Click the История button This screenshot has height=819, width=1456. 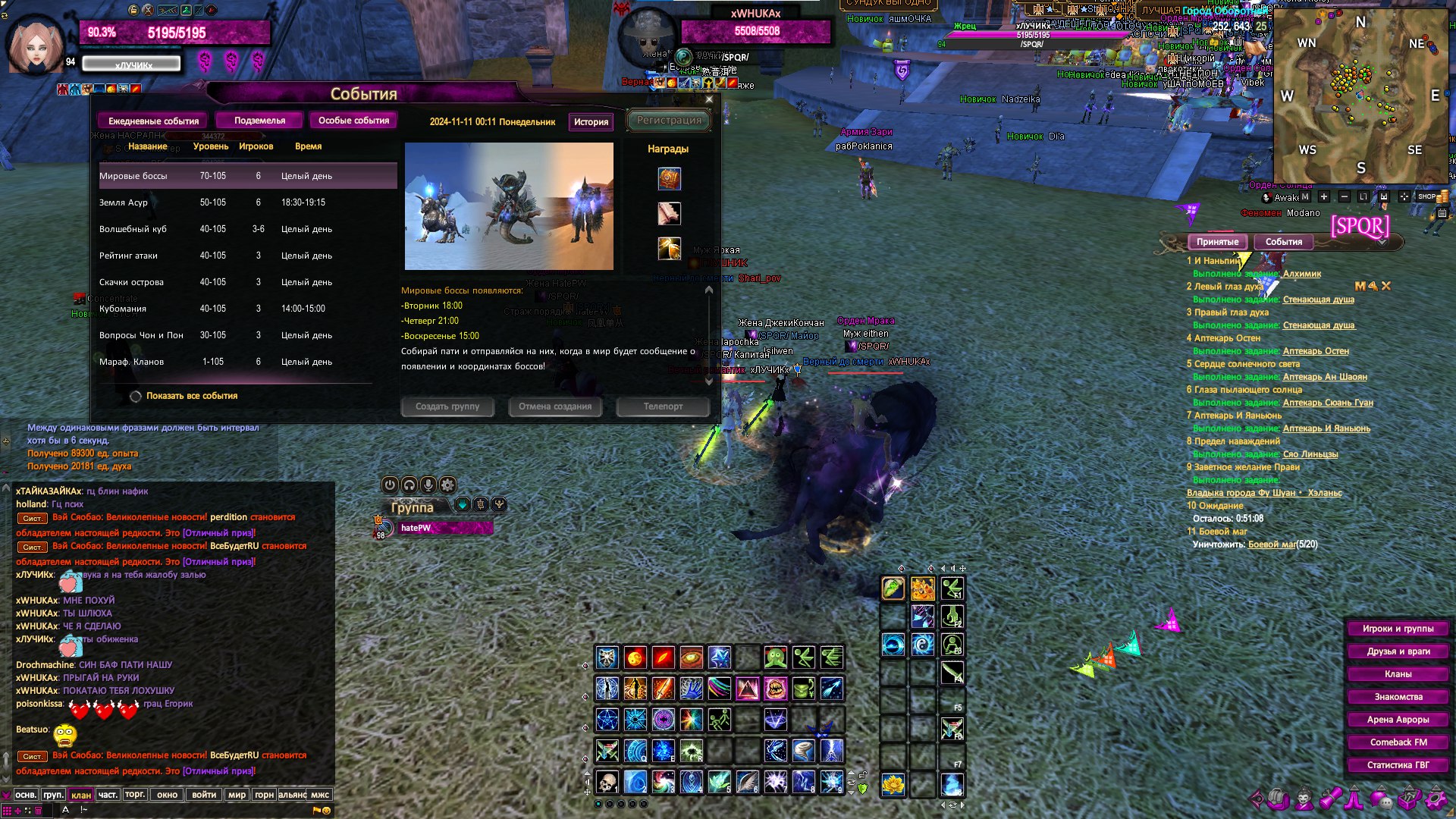tap(591, 122)
